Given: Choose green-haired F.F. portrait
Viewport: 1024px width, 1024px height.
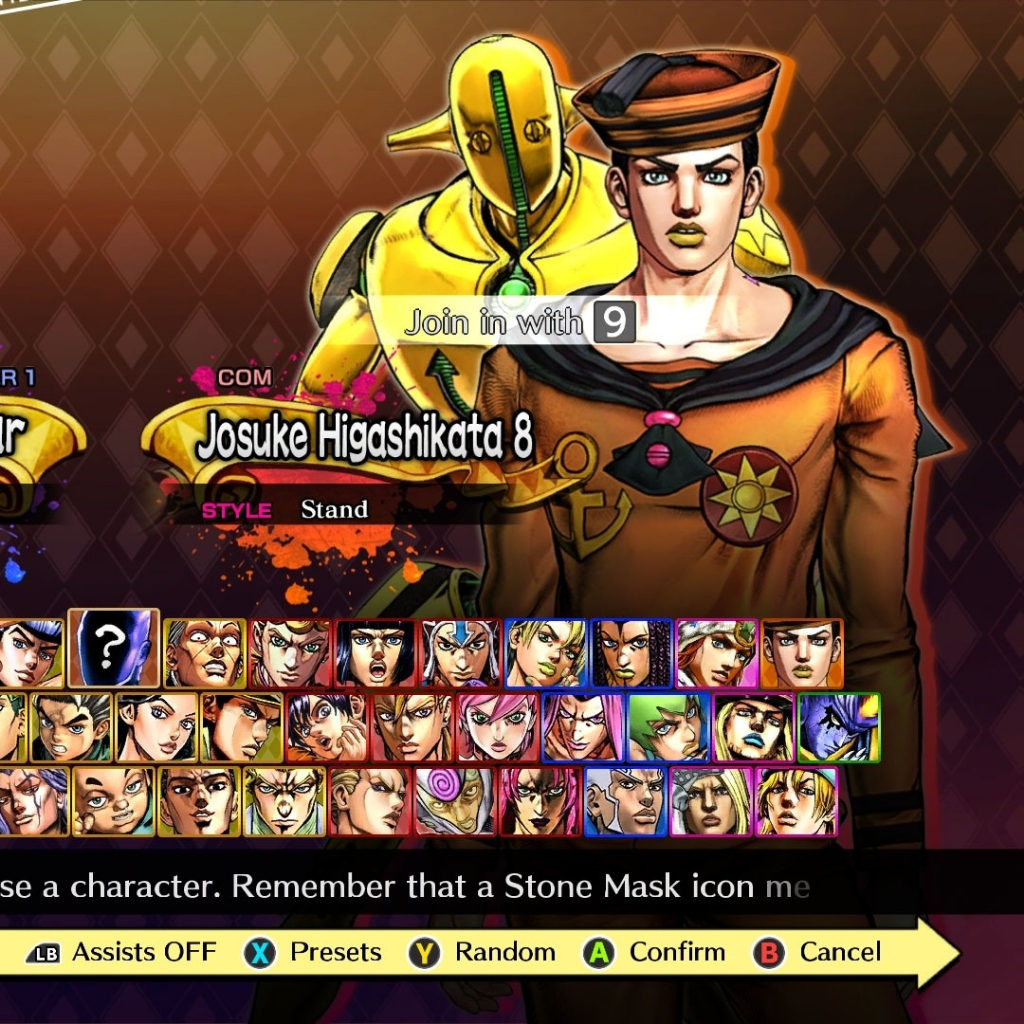Looking at the screenshot, I should [668, 727].
